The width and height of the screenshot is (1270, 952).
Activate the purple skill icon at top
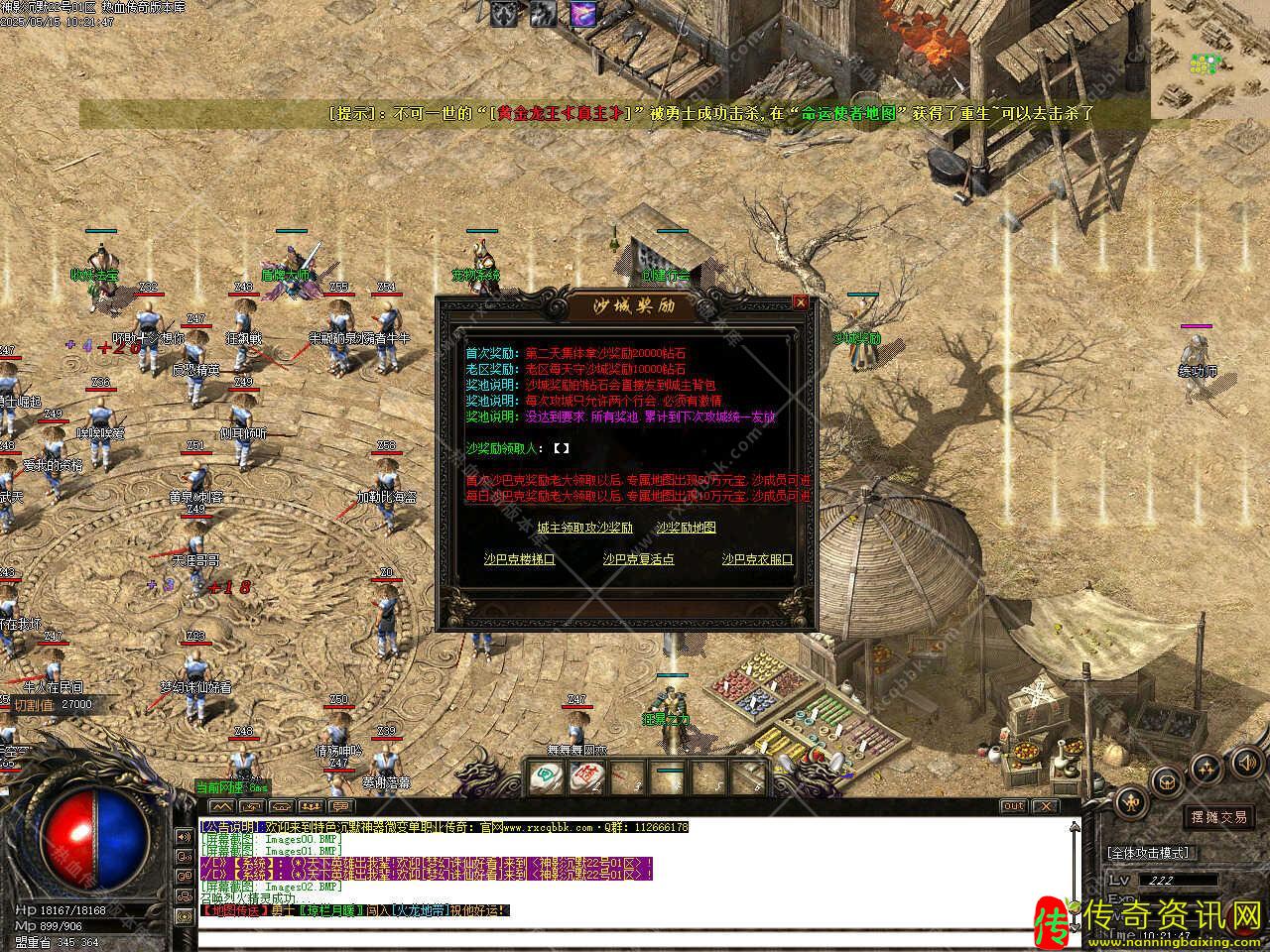[582, 13]
